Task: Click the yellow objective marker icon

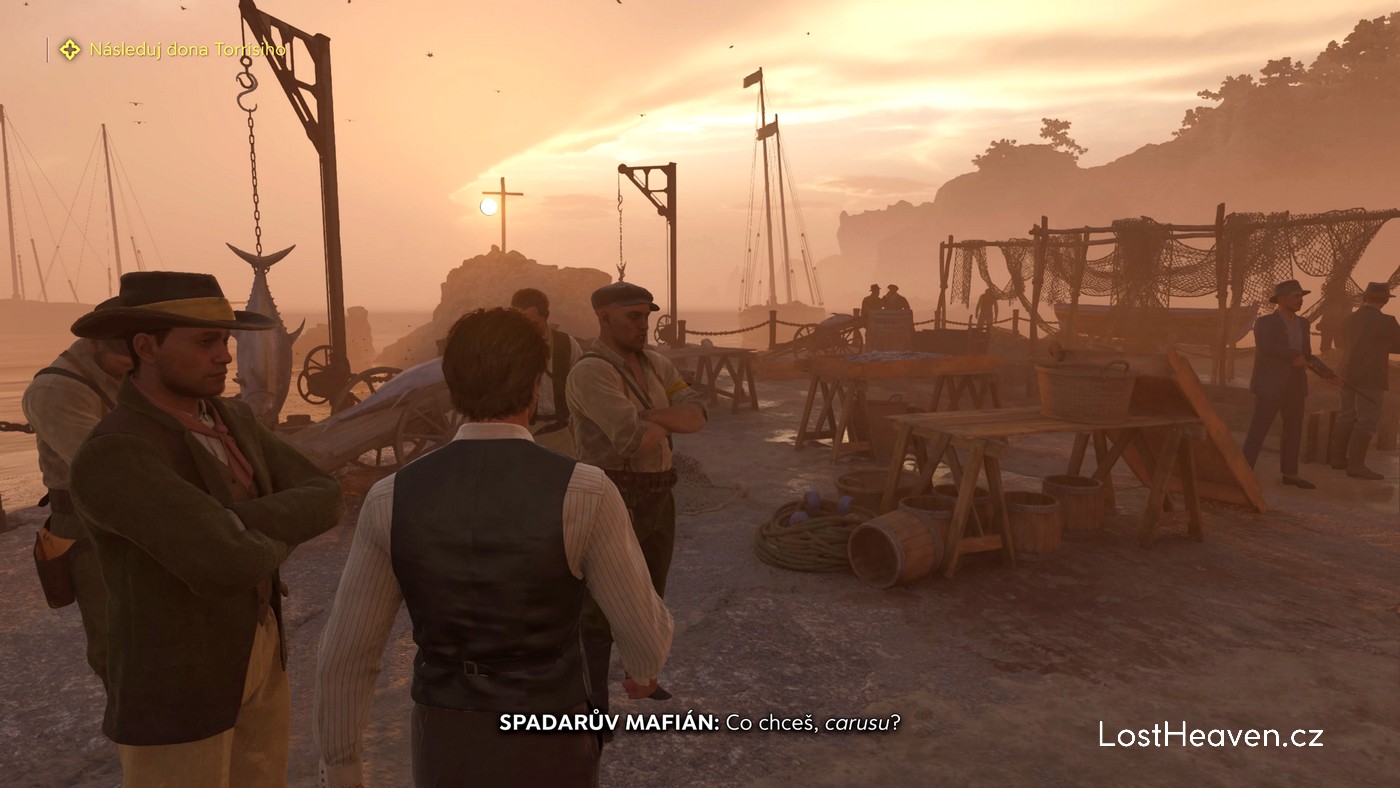Action: tap(69, 49)
